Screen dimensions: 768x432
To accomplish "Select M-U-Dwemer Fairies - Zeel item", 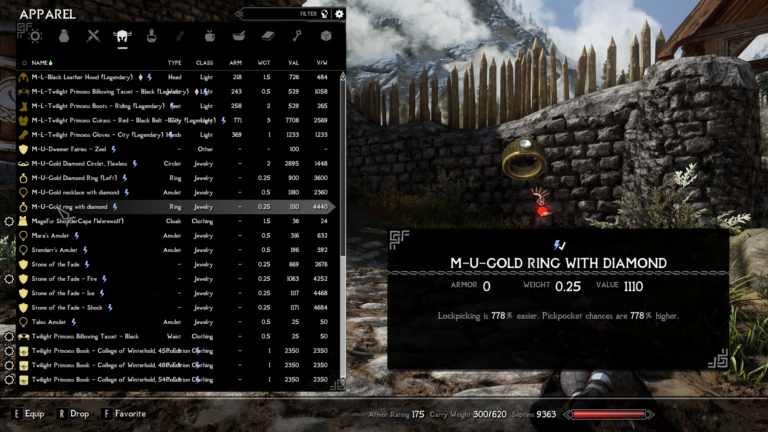I will click(x=69, y=149).
